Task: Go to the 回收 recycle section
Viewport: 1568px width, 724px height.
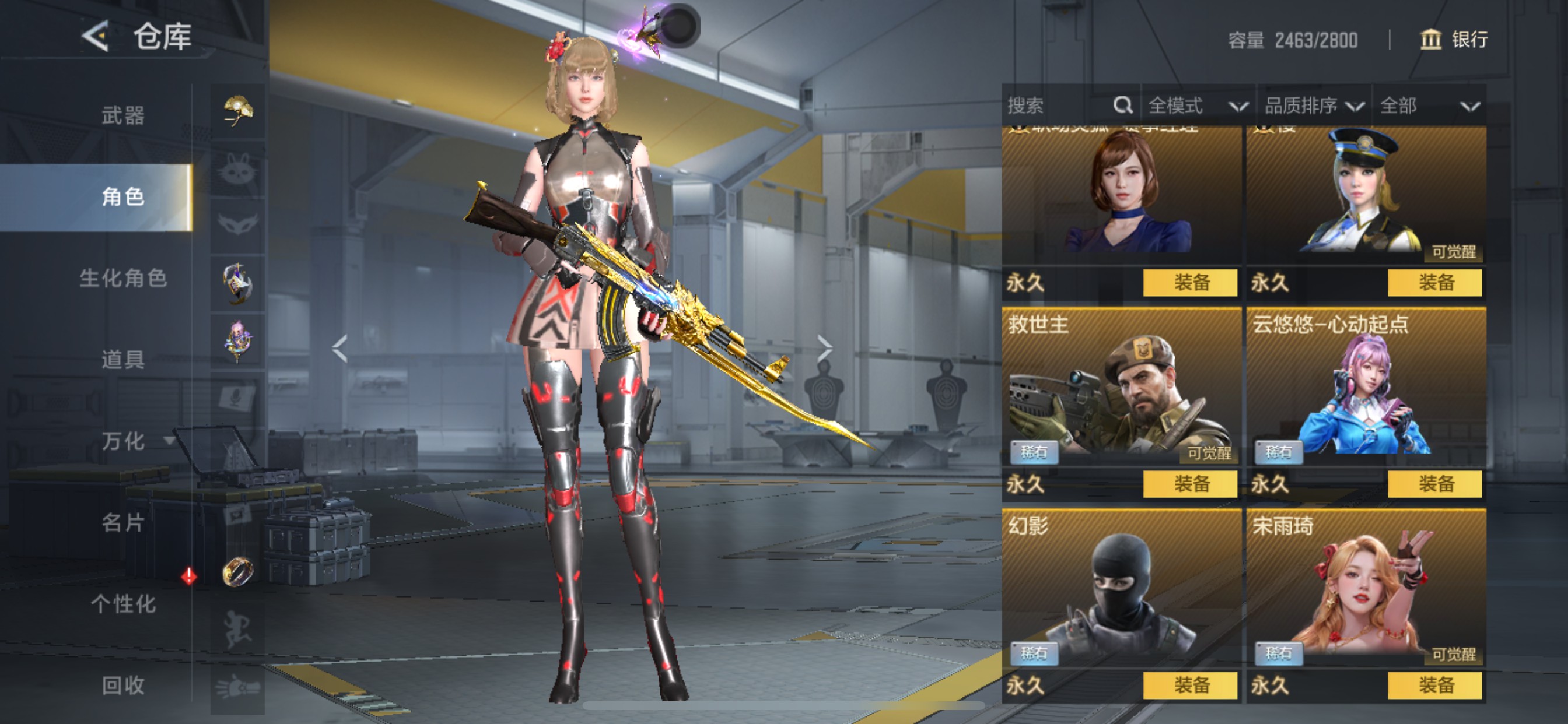Action: point(123,686)
